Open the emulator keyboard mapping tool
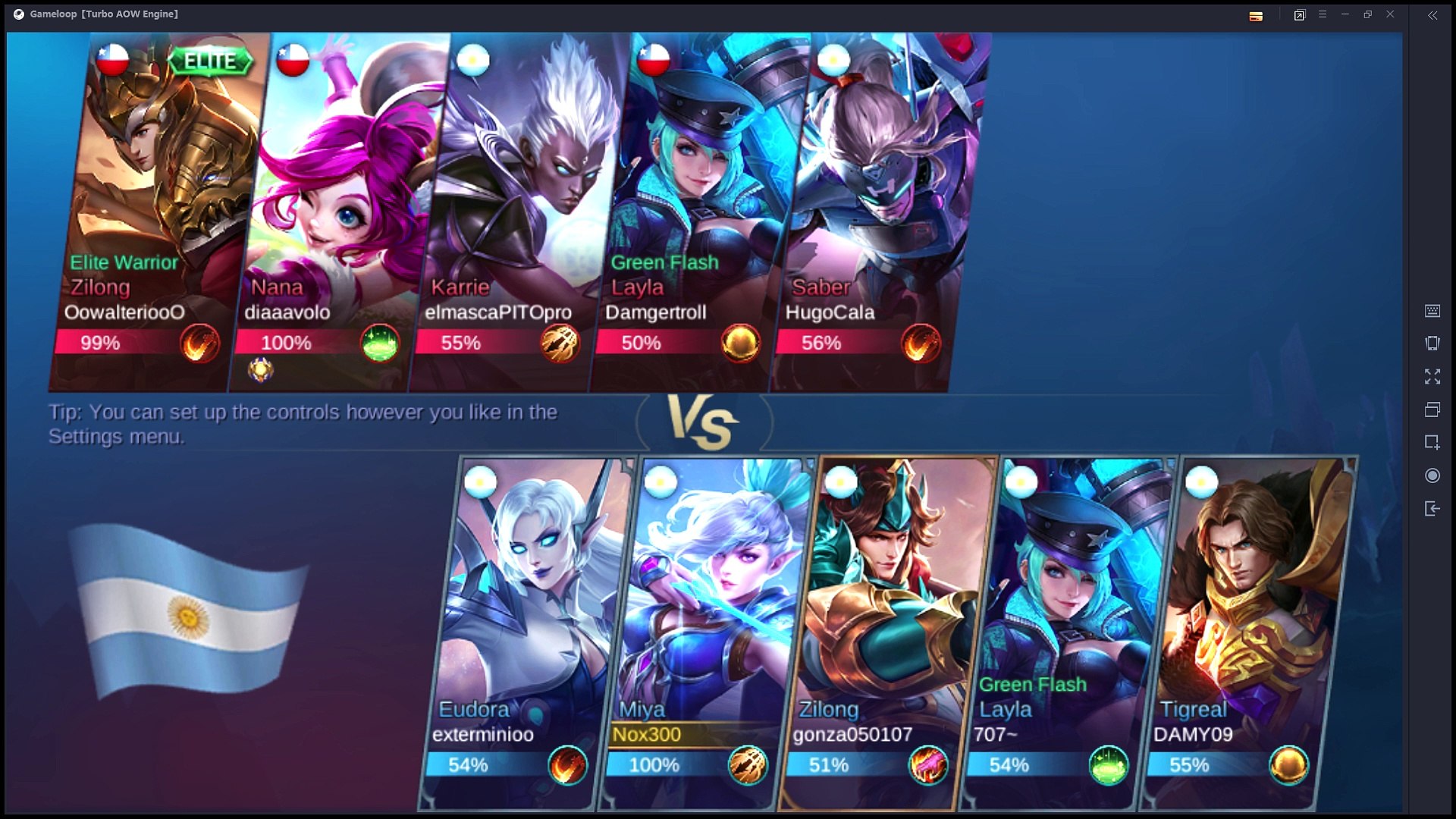The width and height of the screenshot is (1456, 819). click(1432, 311)
